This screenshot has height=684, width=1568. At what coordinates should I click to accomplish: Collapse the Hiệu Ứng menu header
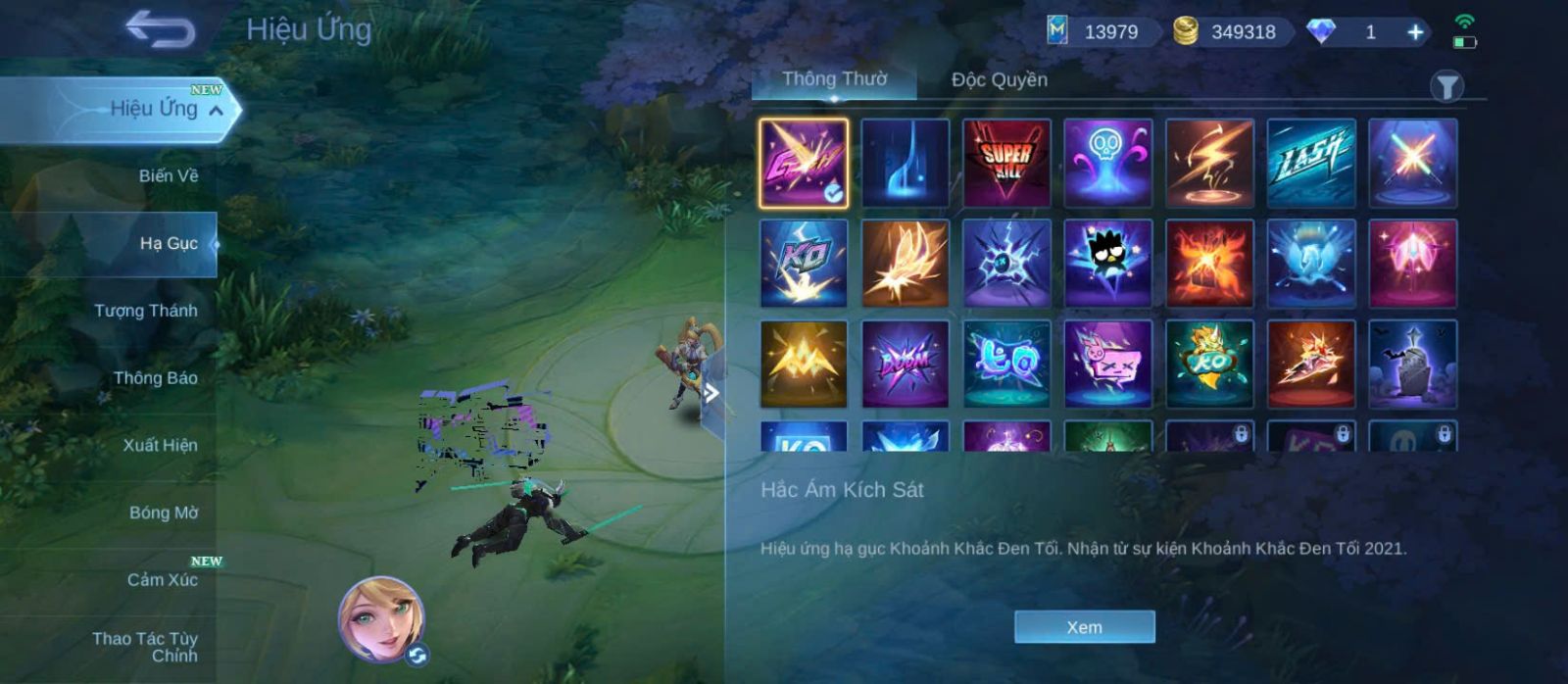tap(216, 110)
